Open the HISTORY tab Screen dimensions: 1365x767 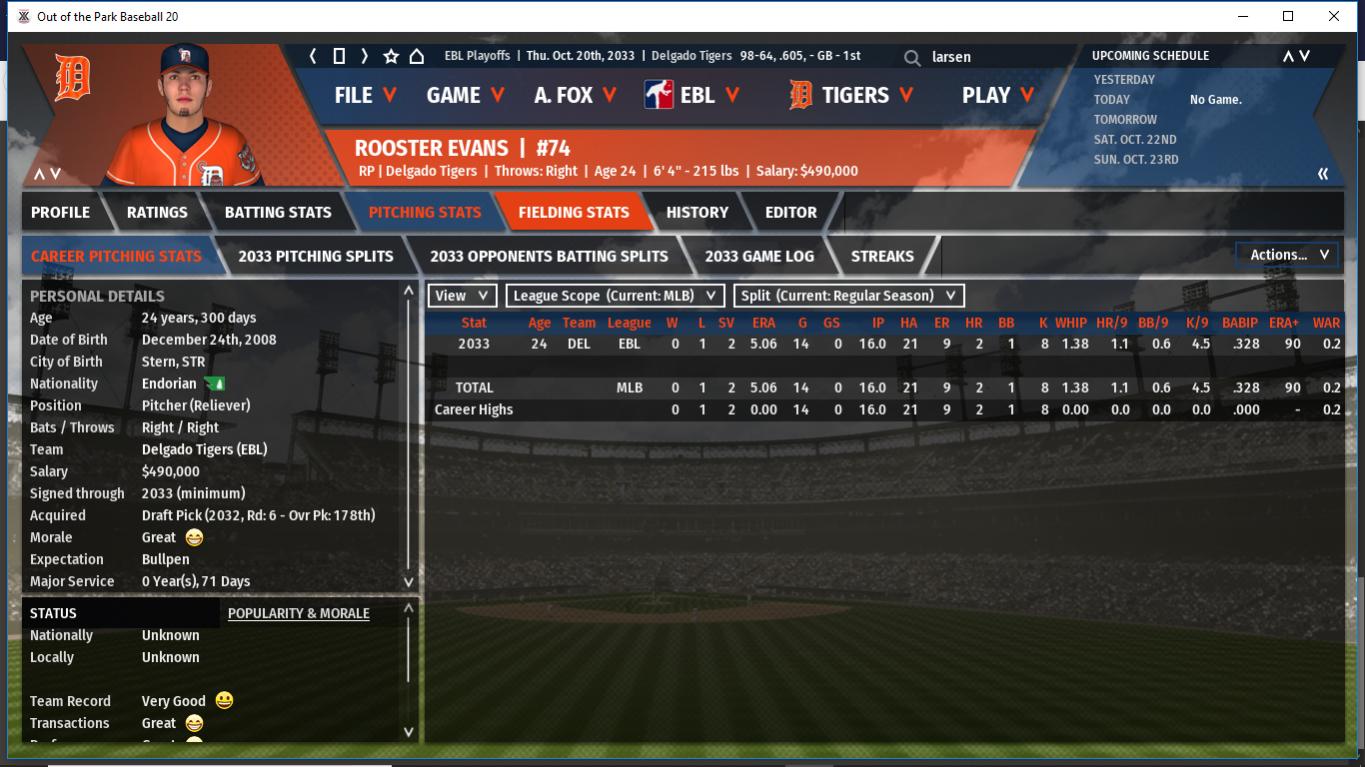pos(697,212)
